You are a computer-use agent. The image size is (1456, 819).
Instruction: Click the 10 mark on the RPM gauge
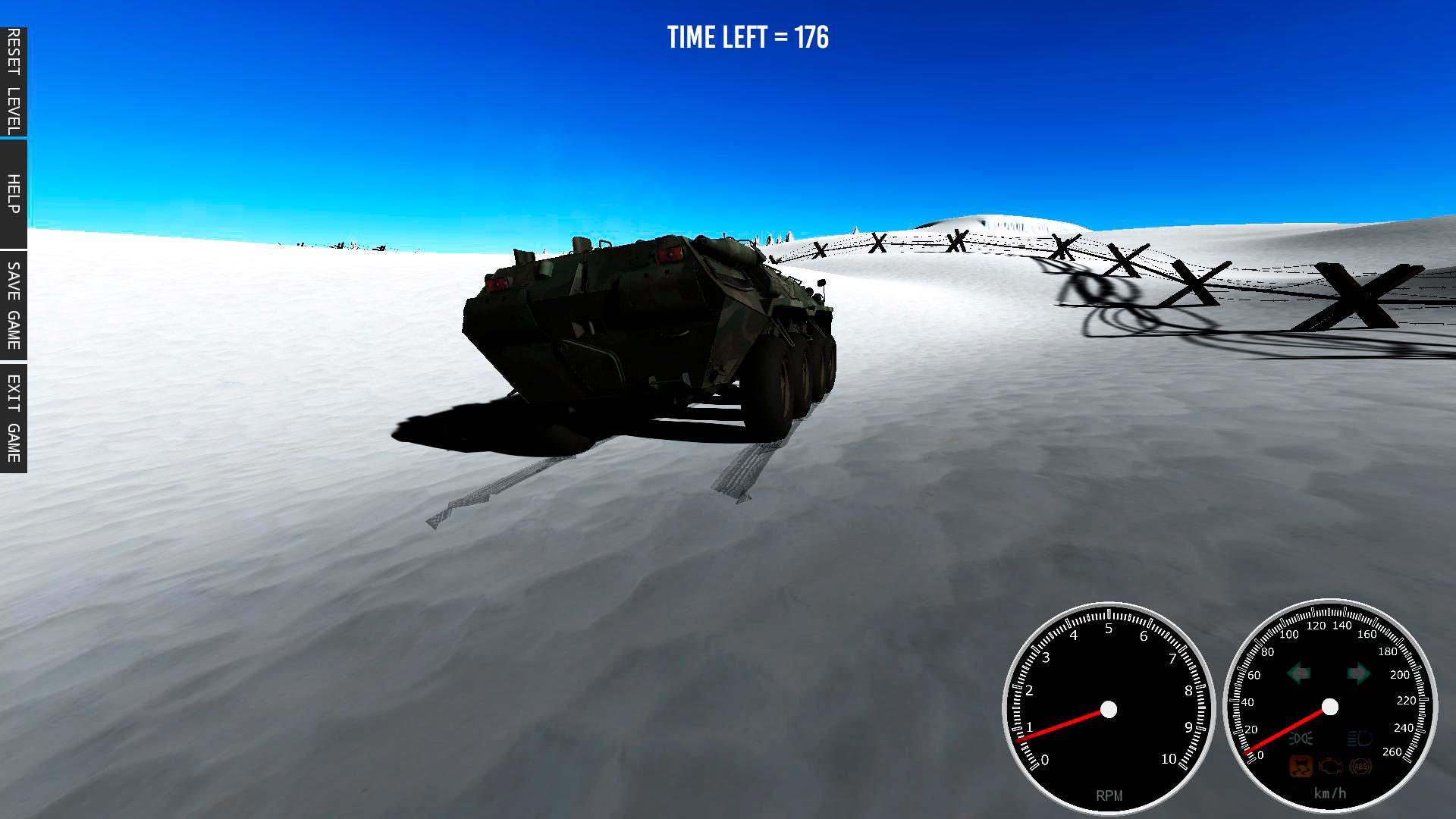pyautogui.click(x=1168, y=757)
